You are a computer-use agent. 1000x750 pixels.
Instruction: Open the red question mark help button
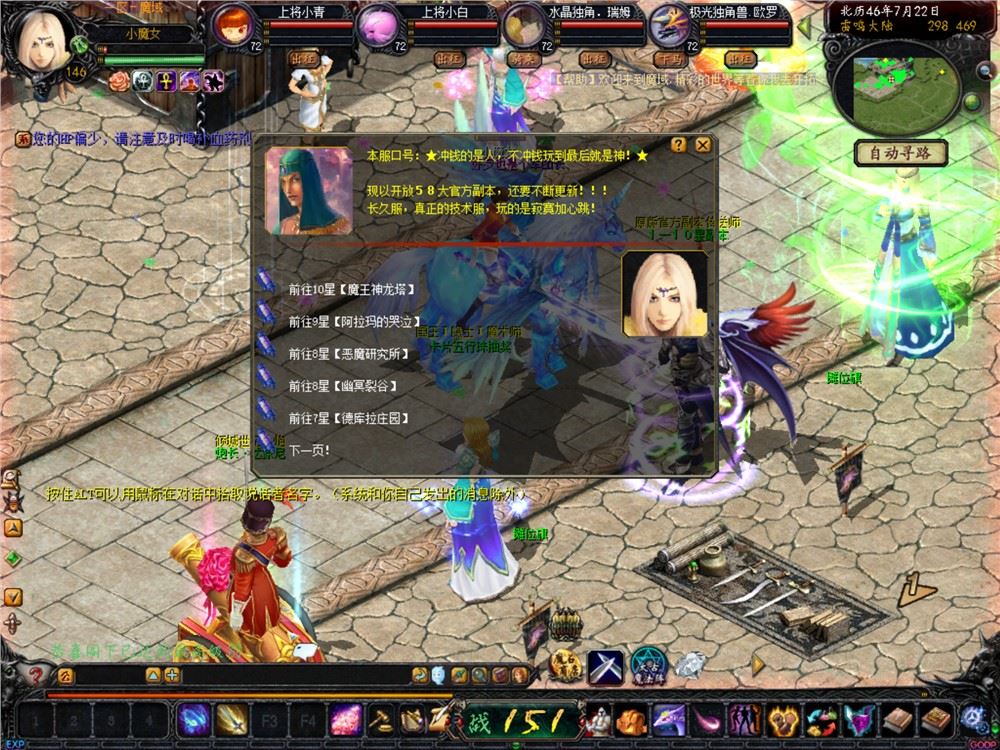[x=37, y=675]
